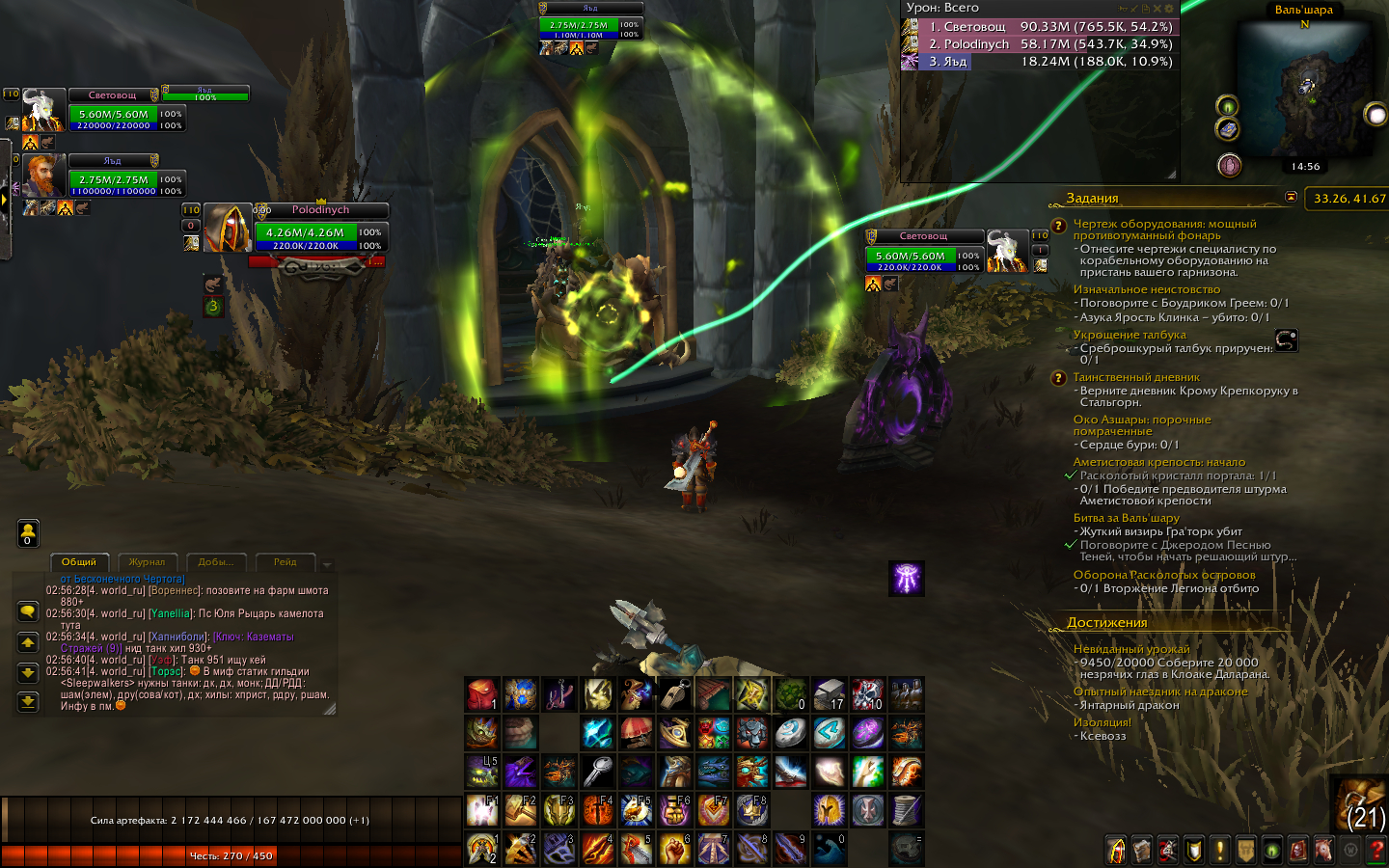Open the backpack with 21 free slots

point(1364,804)
